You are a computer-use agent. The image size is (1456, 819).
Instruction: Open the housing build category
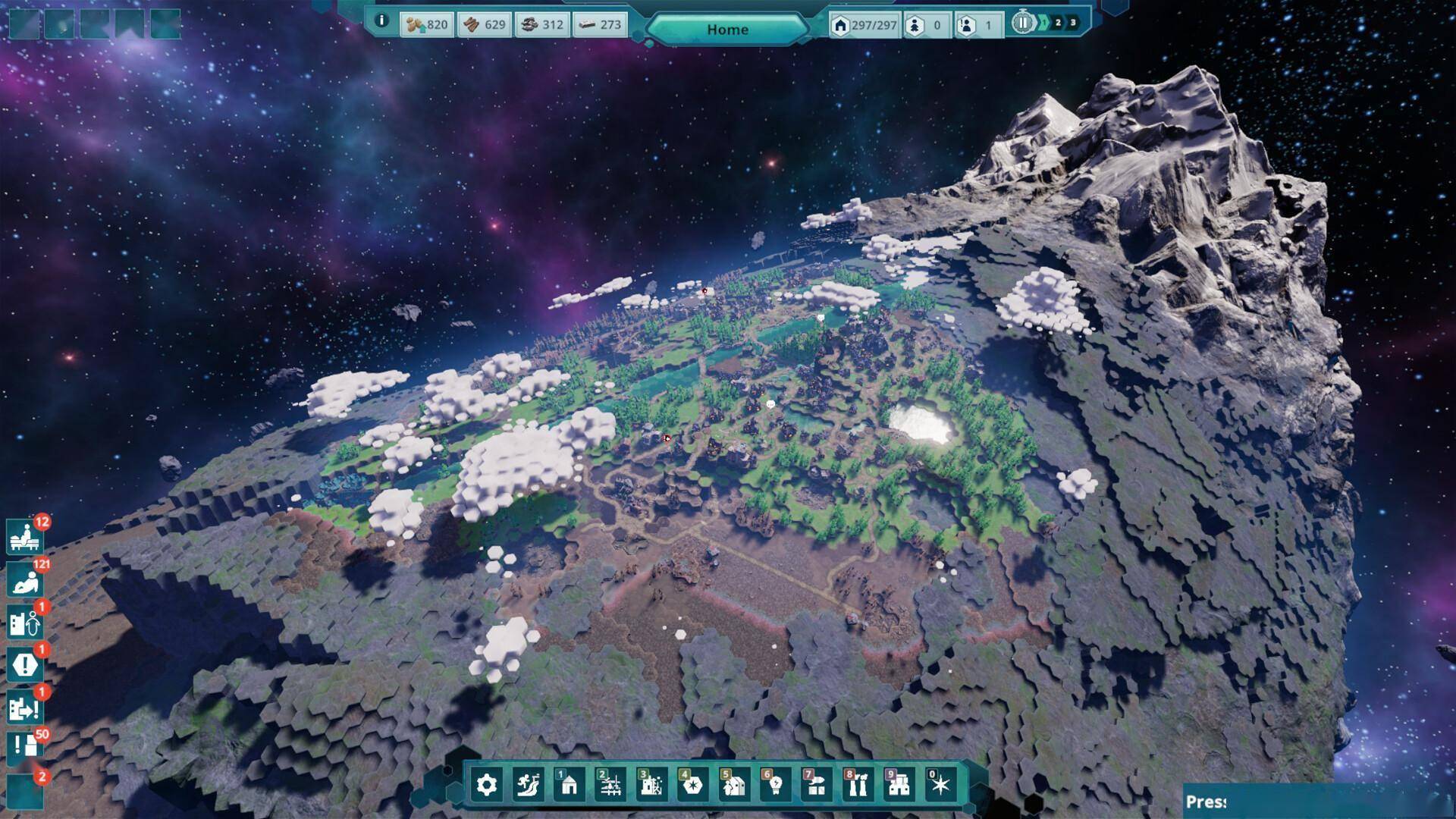coord(569,785)
